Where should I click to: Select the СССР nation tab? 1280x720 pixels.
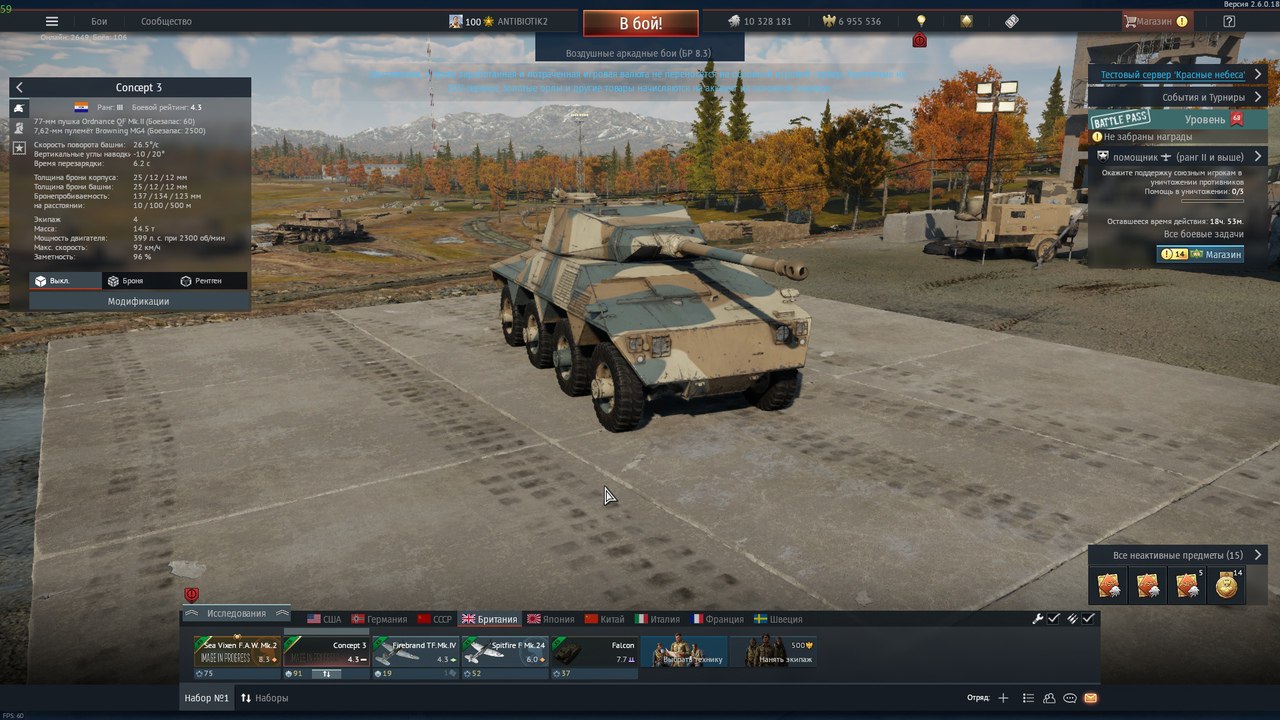tap(435, 619)
